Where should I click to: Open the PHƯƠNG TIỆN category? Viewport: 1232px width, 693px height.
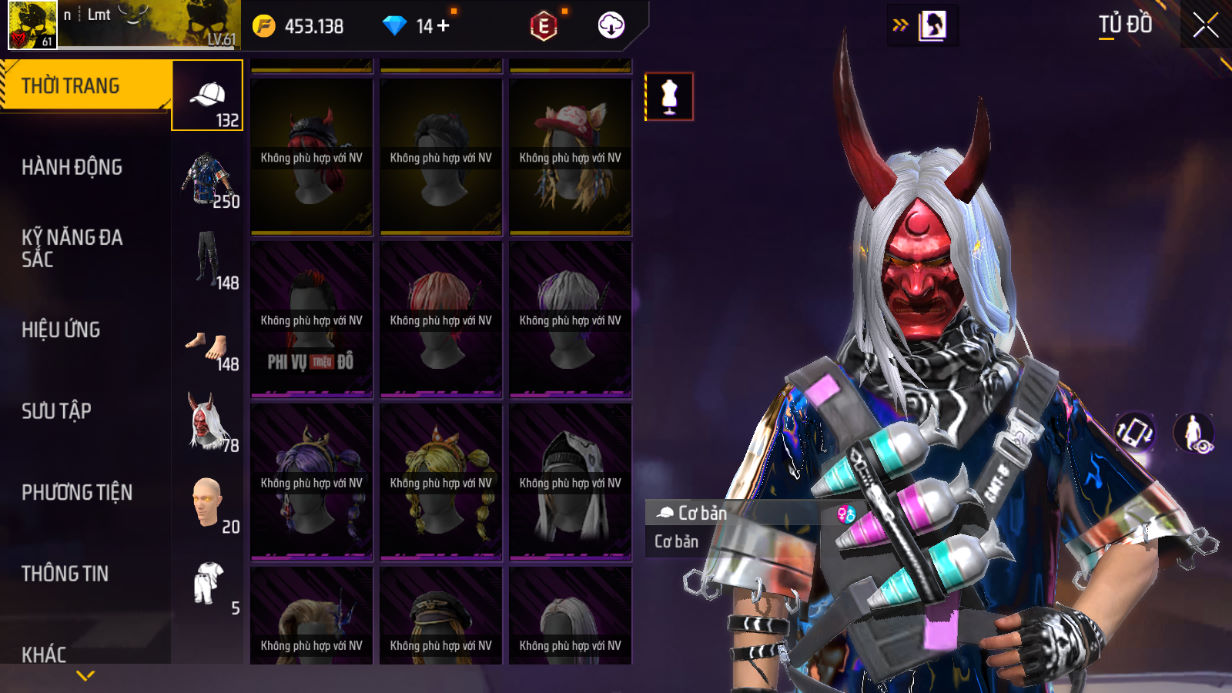coord(77,492)
